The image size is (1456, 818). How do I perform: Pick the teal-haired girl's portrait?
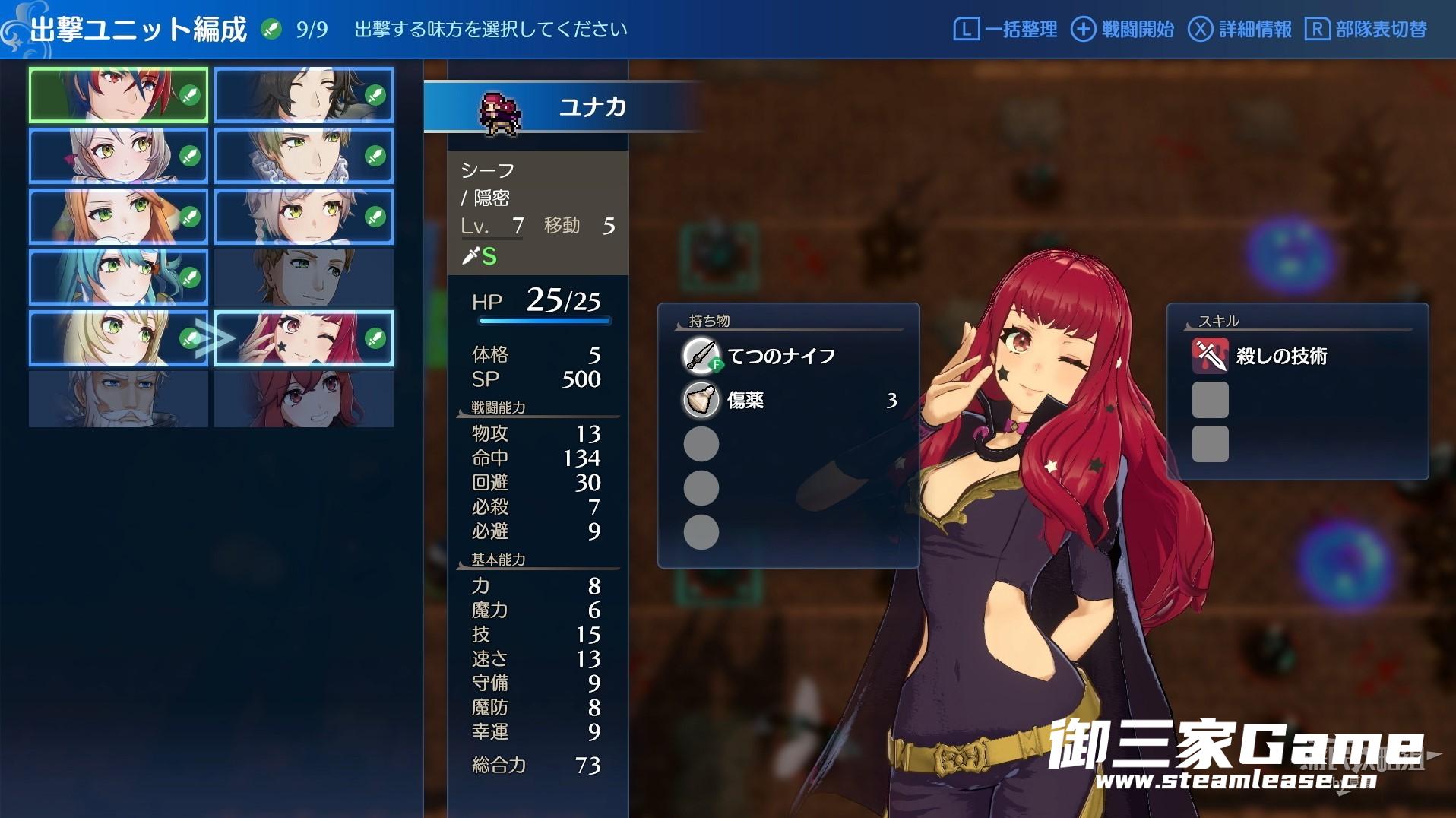pyautogui.click(x=118, y=277)
